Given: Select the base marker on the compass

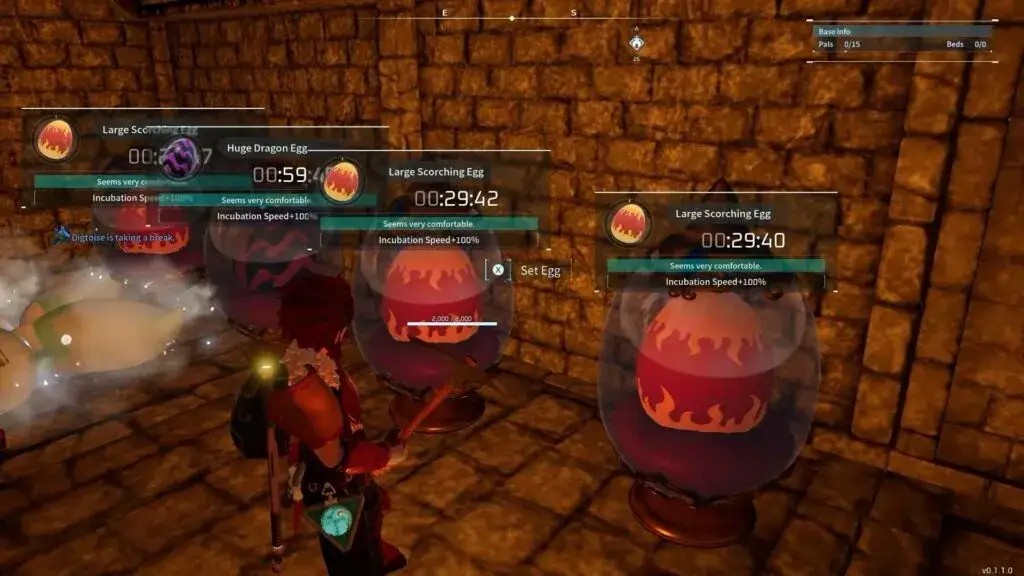Looking at the screenshot, I should click(x=636, y=42).
